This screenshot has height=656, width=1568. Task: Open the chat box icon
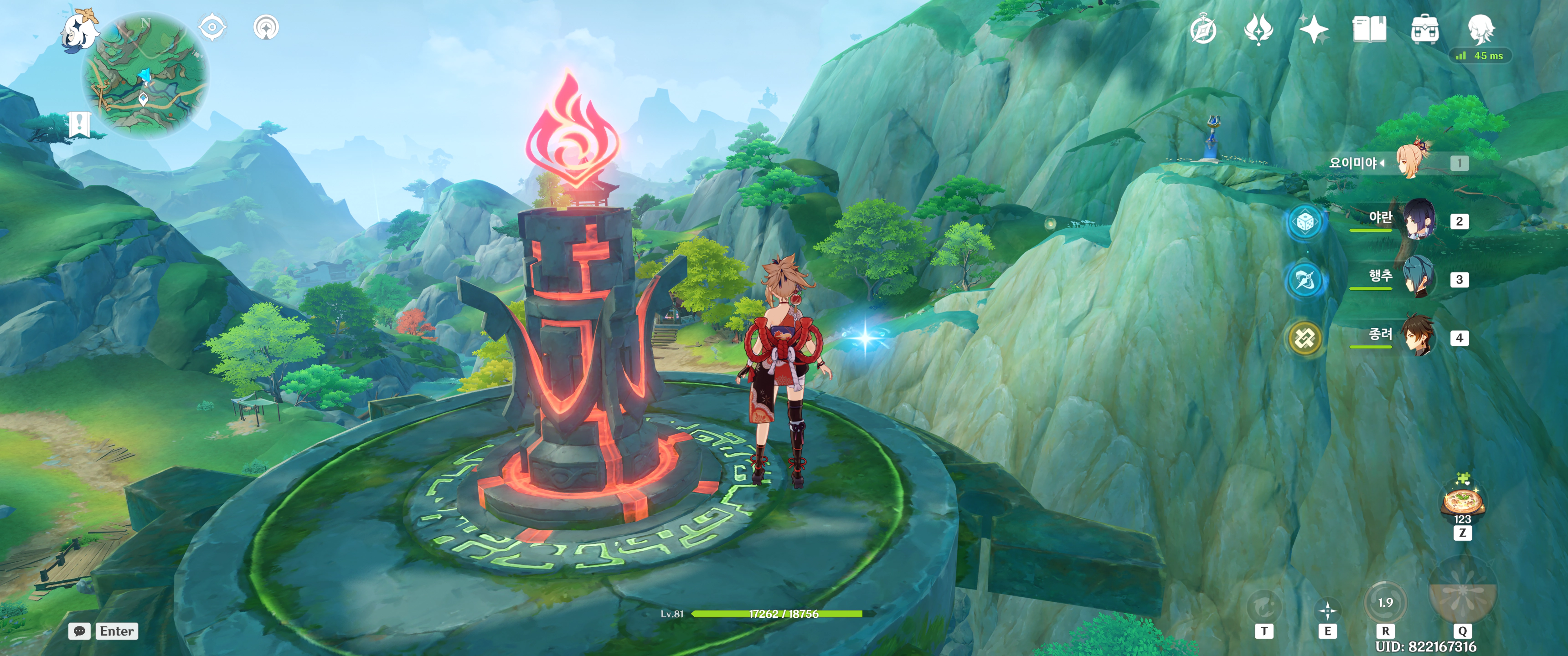79,631
